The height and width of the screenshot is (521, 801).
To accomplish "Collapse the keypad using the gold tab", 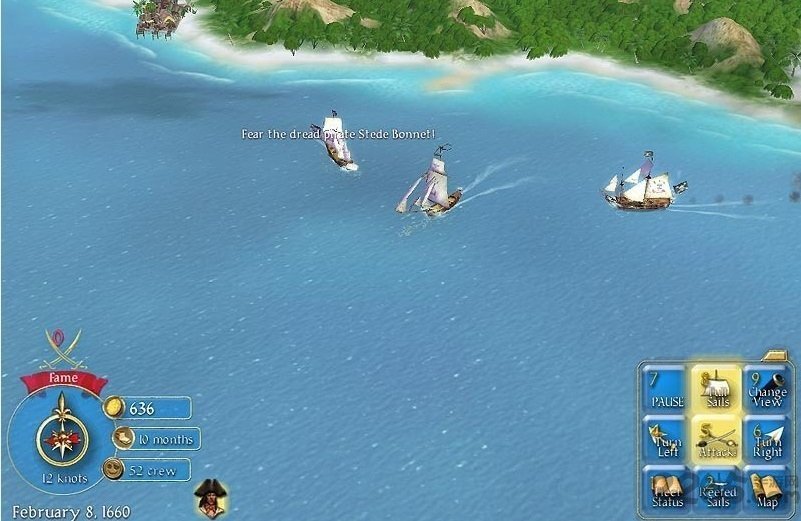I will [x=775, y=354].
